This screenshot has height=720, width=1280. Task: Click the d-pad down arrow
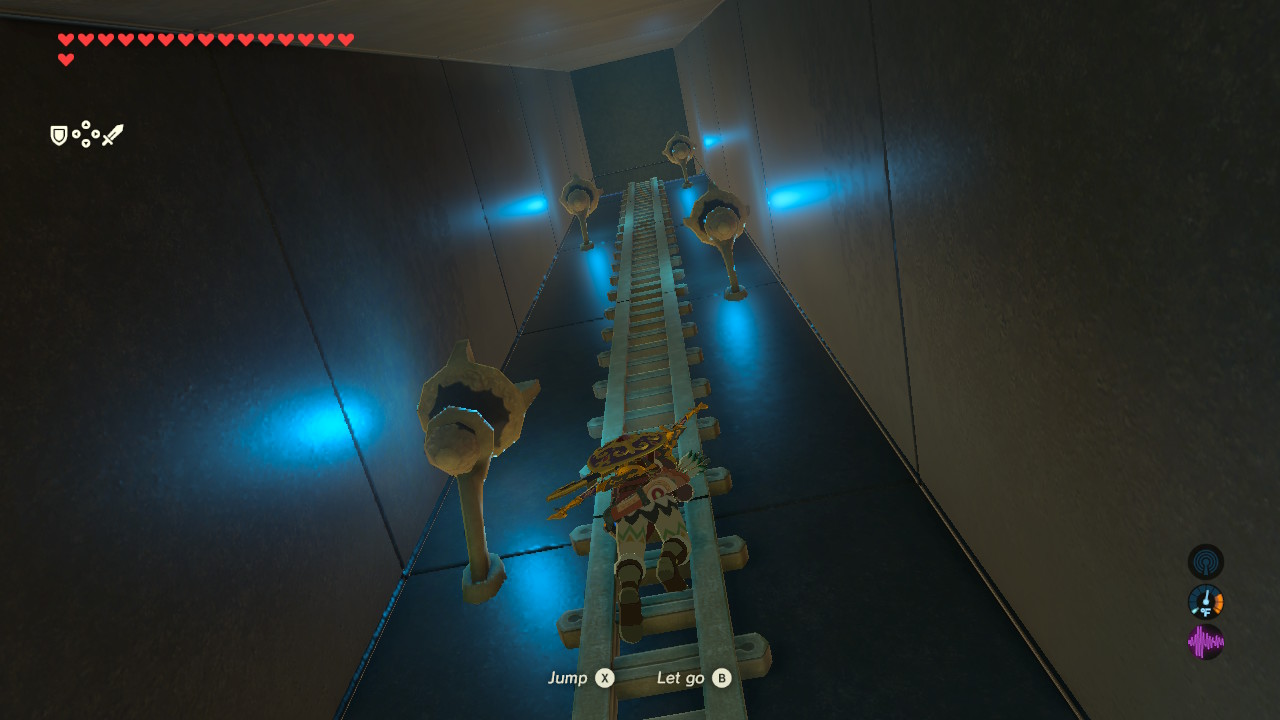click(85, 145)
